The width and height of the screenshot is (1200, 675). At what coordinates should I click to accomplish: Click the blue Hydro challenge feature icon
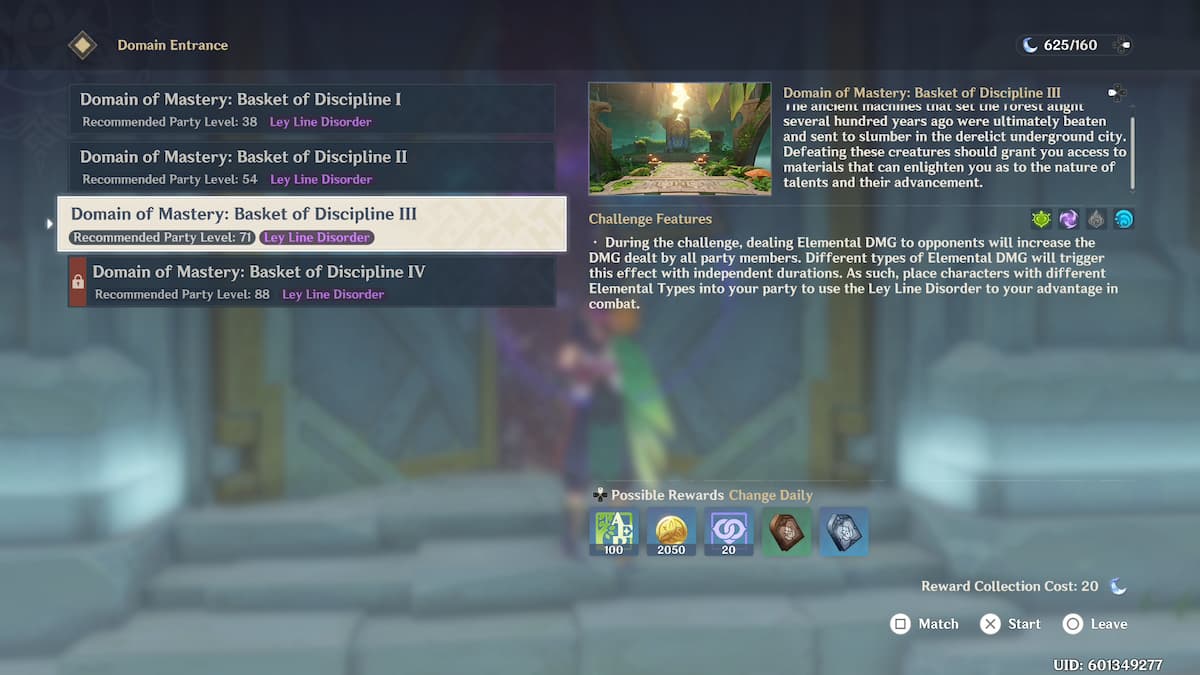click(1124, 219)
